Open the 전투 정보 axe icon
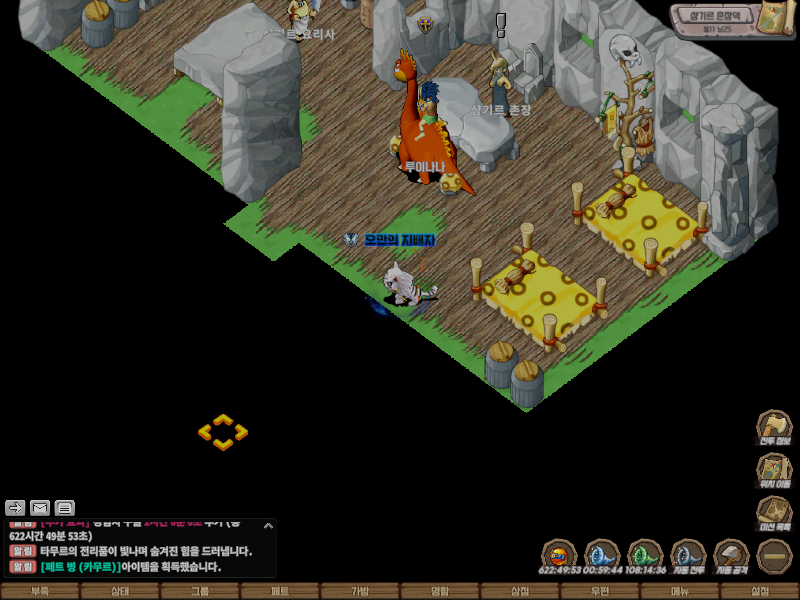 (774, 426)
